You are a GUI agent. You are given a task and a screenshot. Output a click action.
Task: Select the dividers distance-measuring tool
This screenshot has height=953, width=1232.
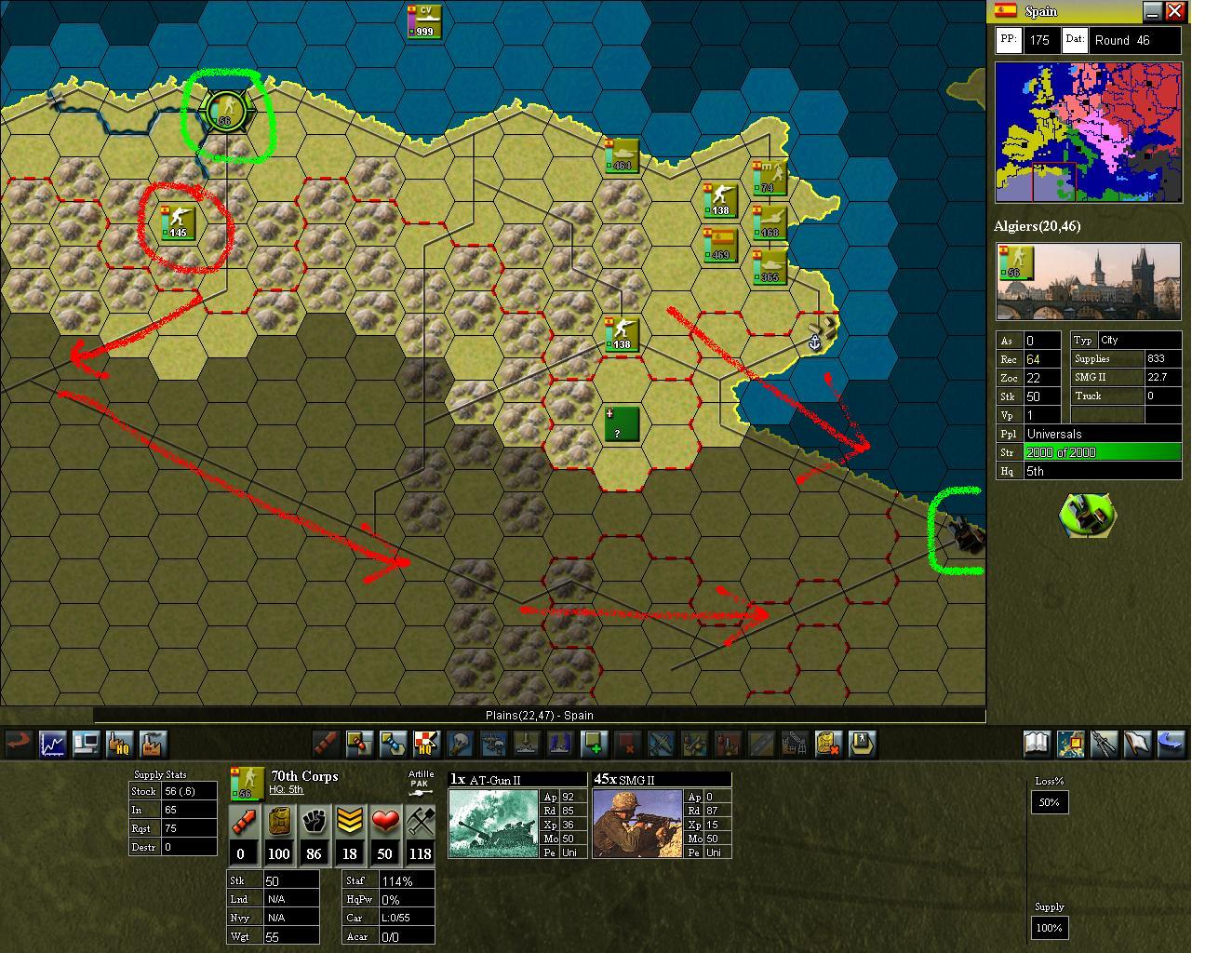point(1105,743)
